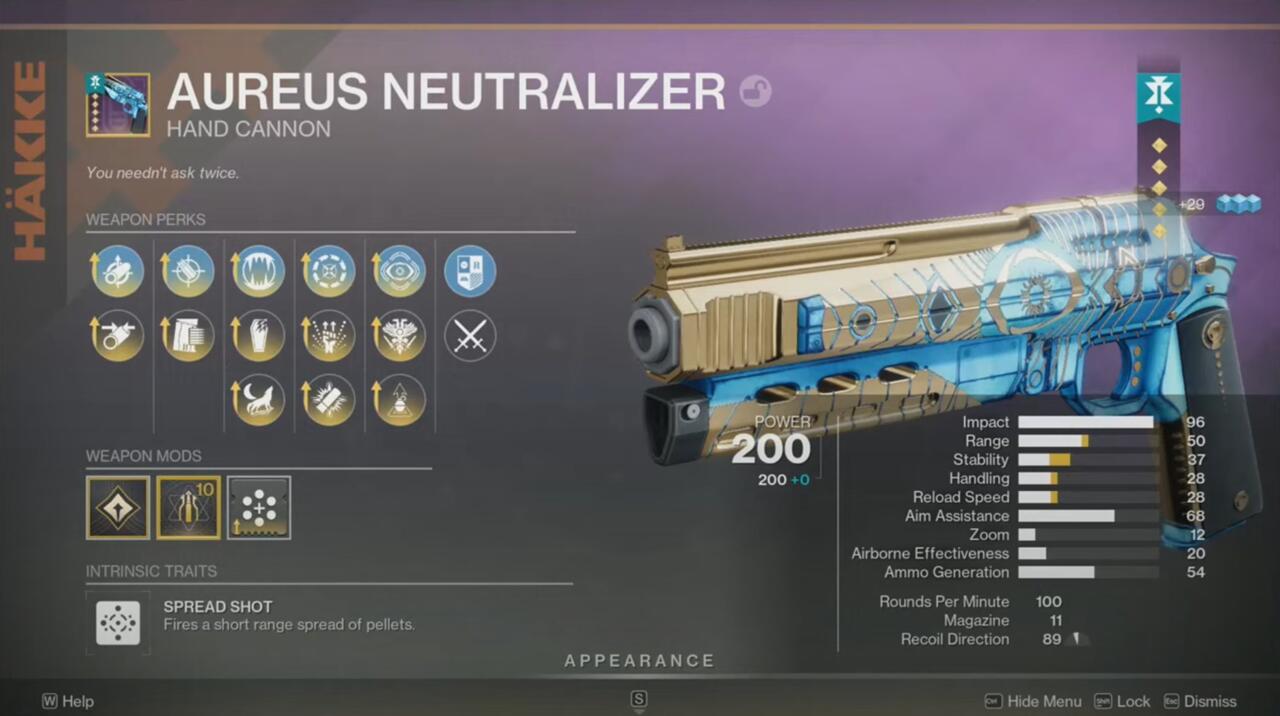The height and width of the screenshot is (716, 1280).
Task: Select the fanged jaws perk icon
Action: (258, 271)
